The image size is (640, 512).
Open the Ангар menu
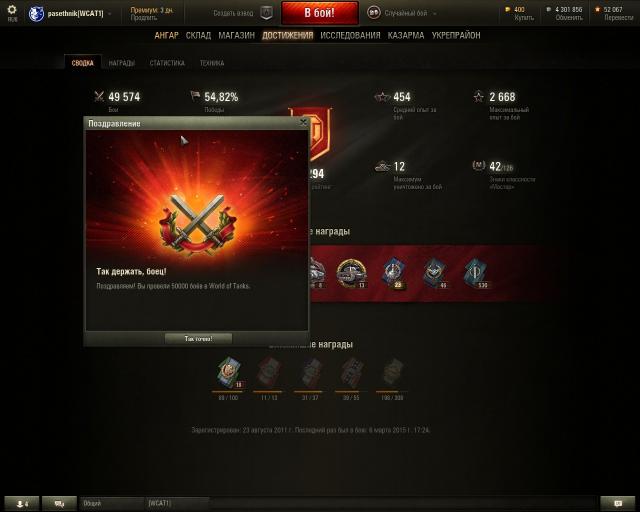click(167, 35)
